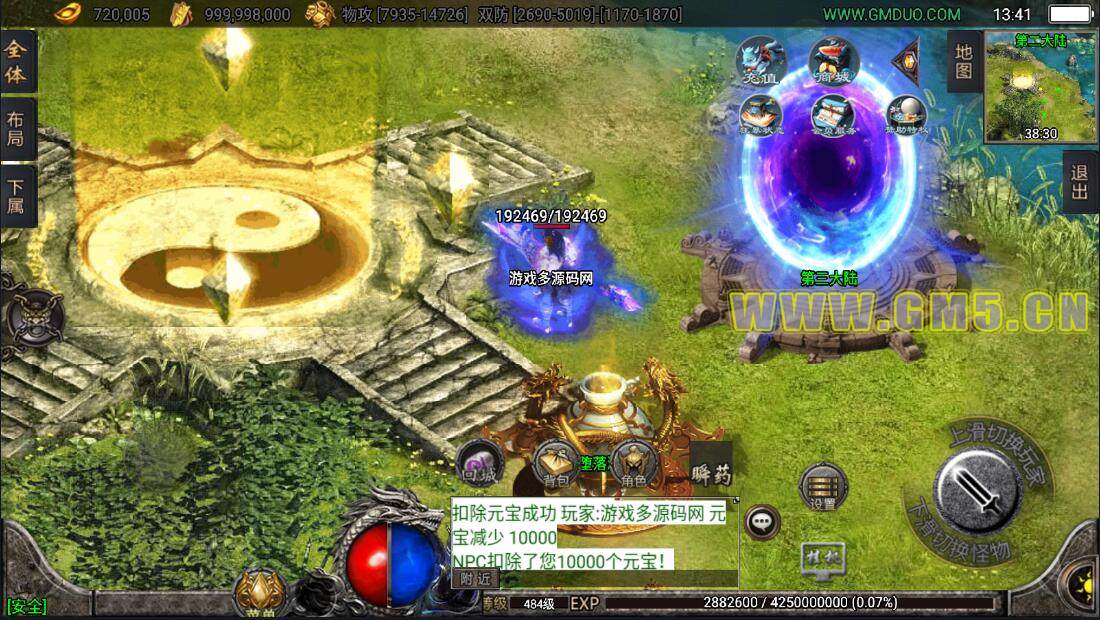
Task: Open the 充值 (Recharge) icon
Action: [x=760, y=62]
